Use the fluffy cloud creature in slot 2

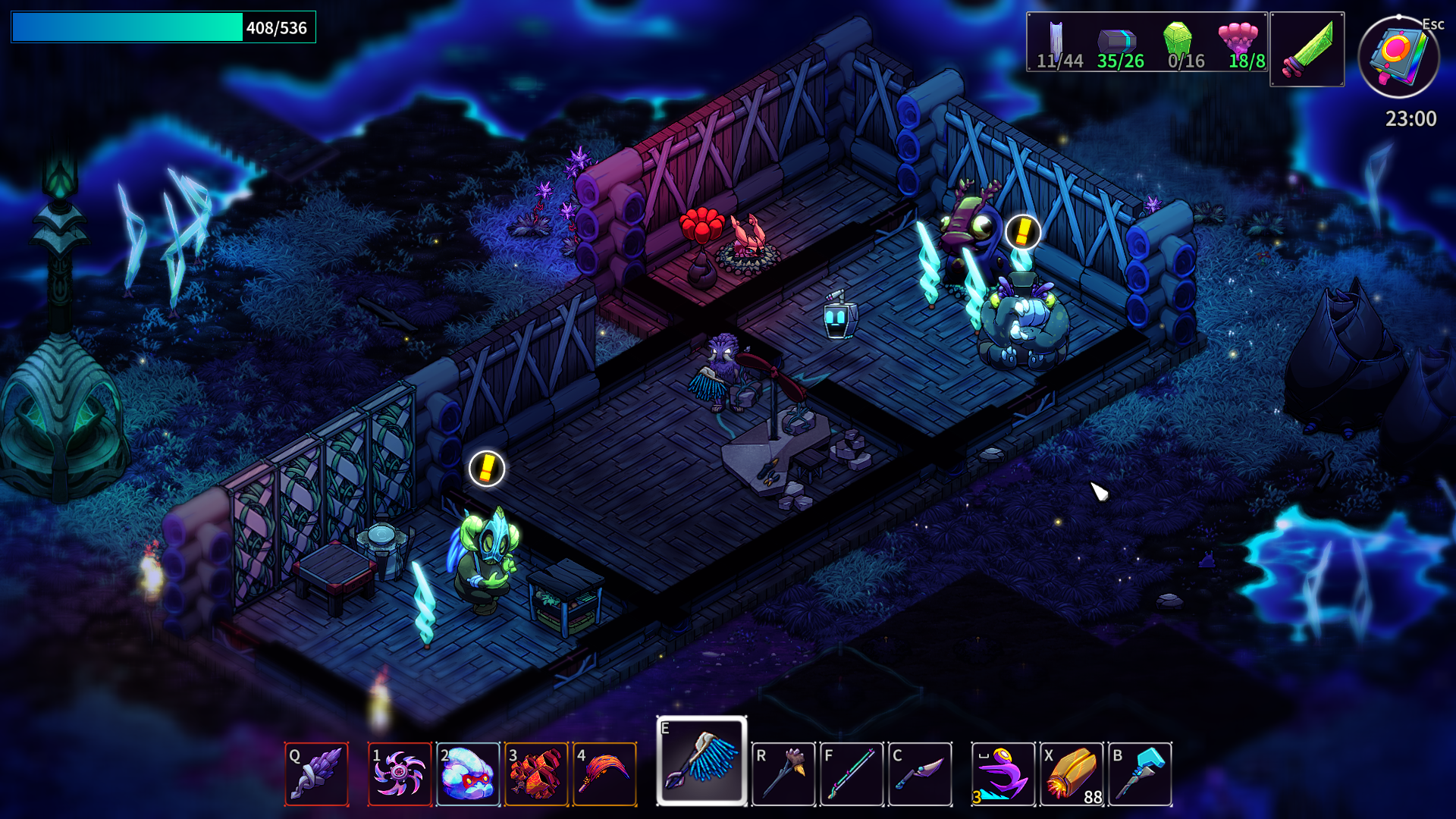pyautogui.click(x=468, y=773)
